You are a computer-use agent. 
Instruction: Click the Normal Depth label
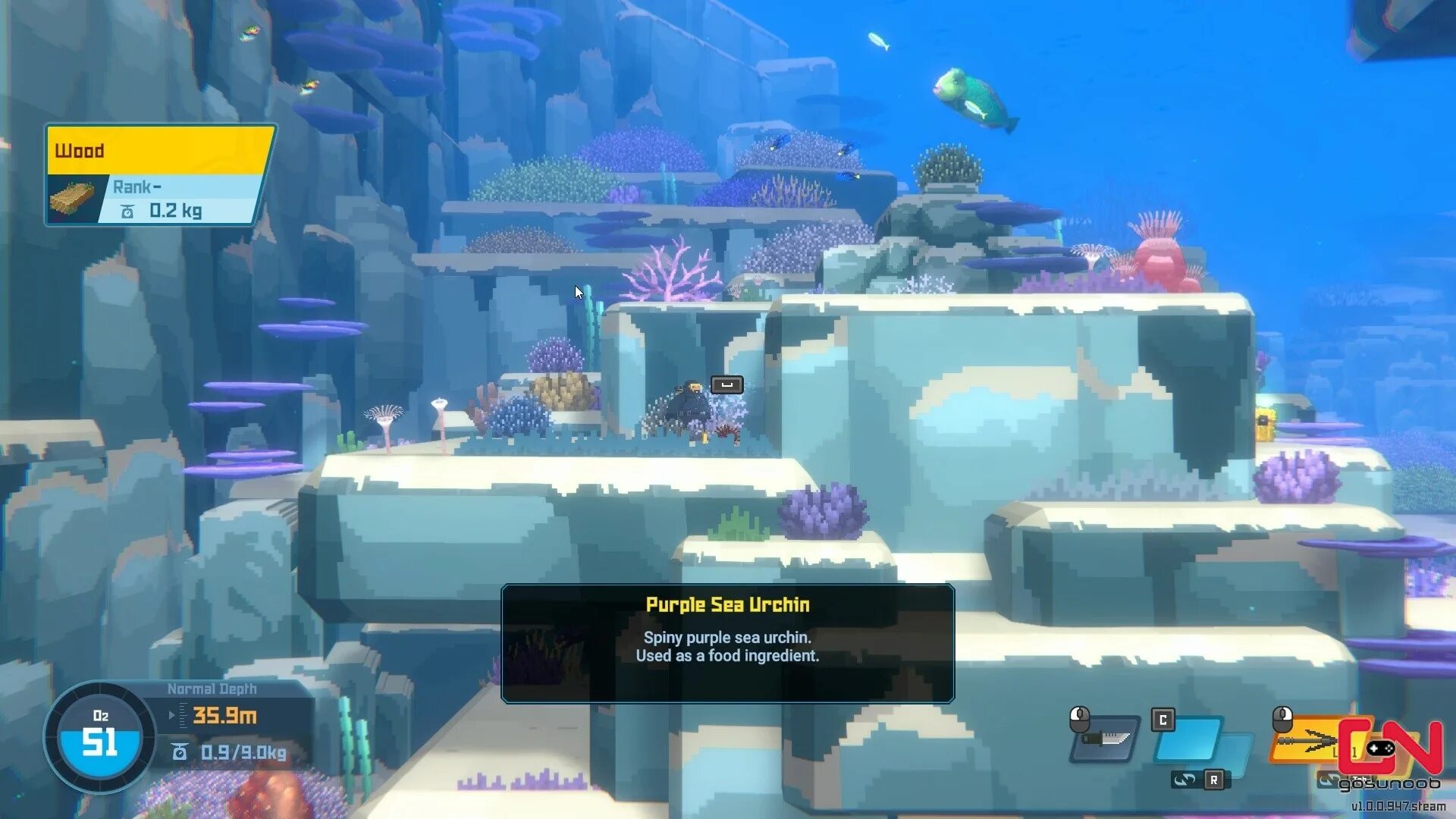212,688
